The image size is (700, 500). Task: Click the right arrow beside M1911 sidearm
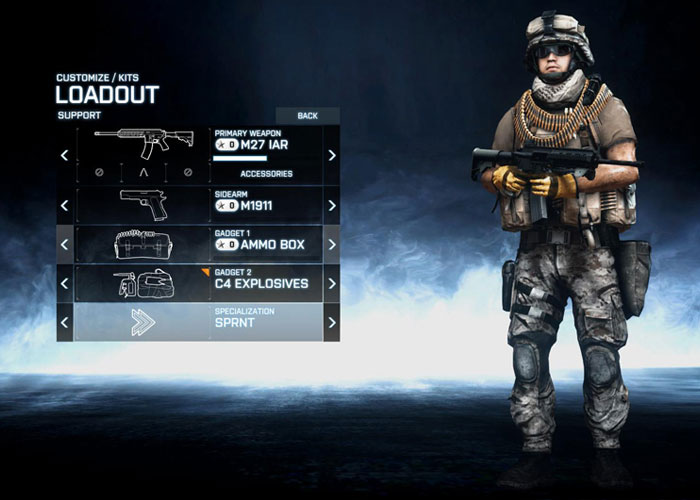332,205
